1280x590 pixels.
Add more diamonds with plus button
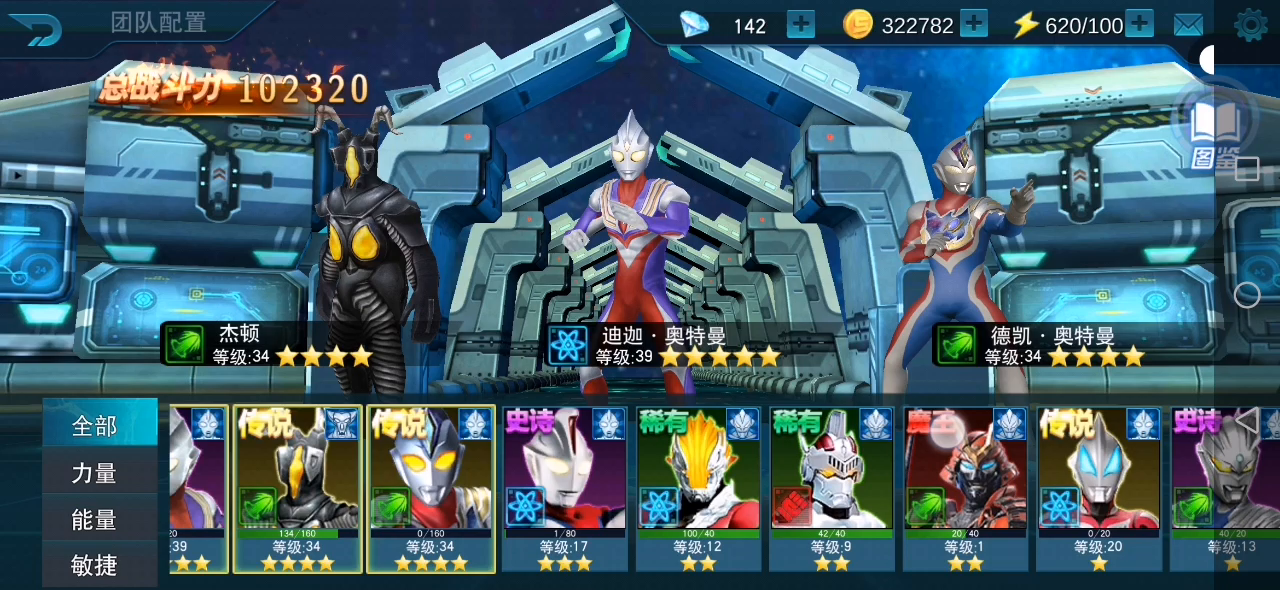tap(801, 24)
